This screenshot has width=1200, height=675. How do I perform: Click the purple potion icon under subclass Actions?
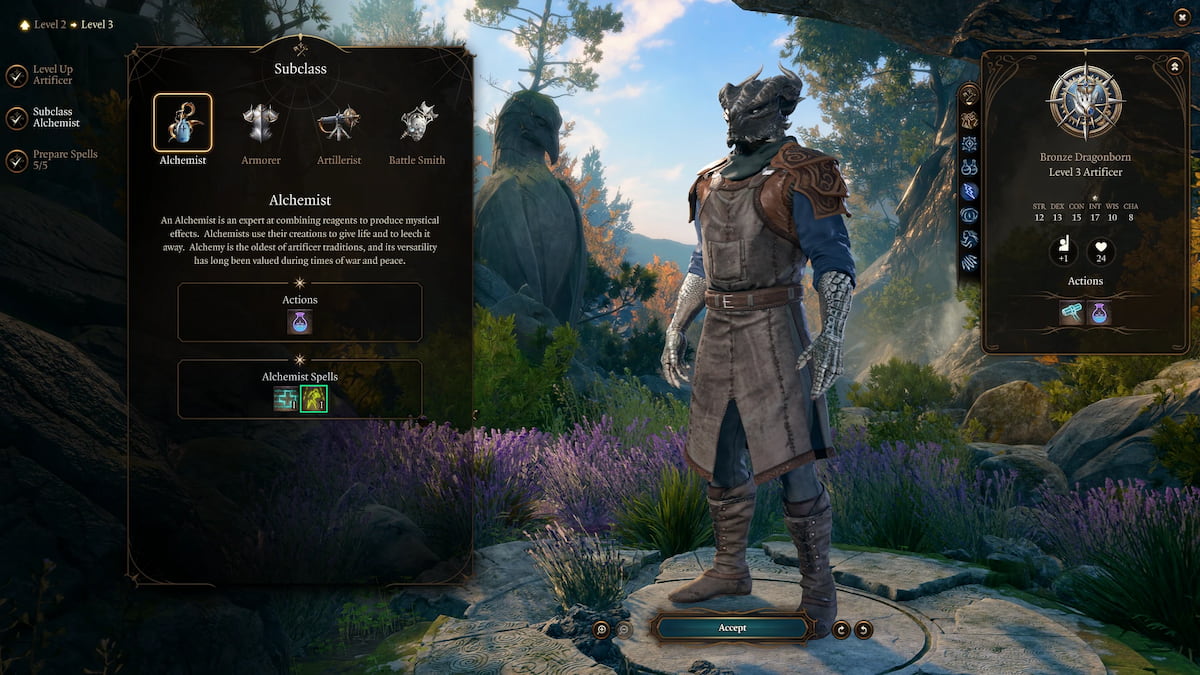[x=299, y=322]
